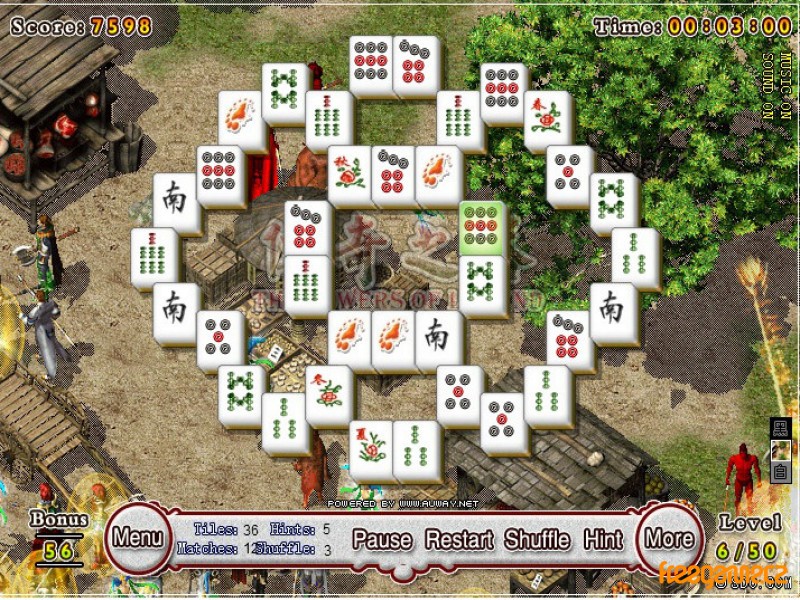
Task: Use a Hint
Action: coord(603,540)
